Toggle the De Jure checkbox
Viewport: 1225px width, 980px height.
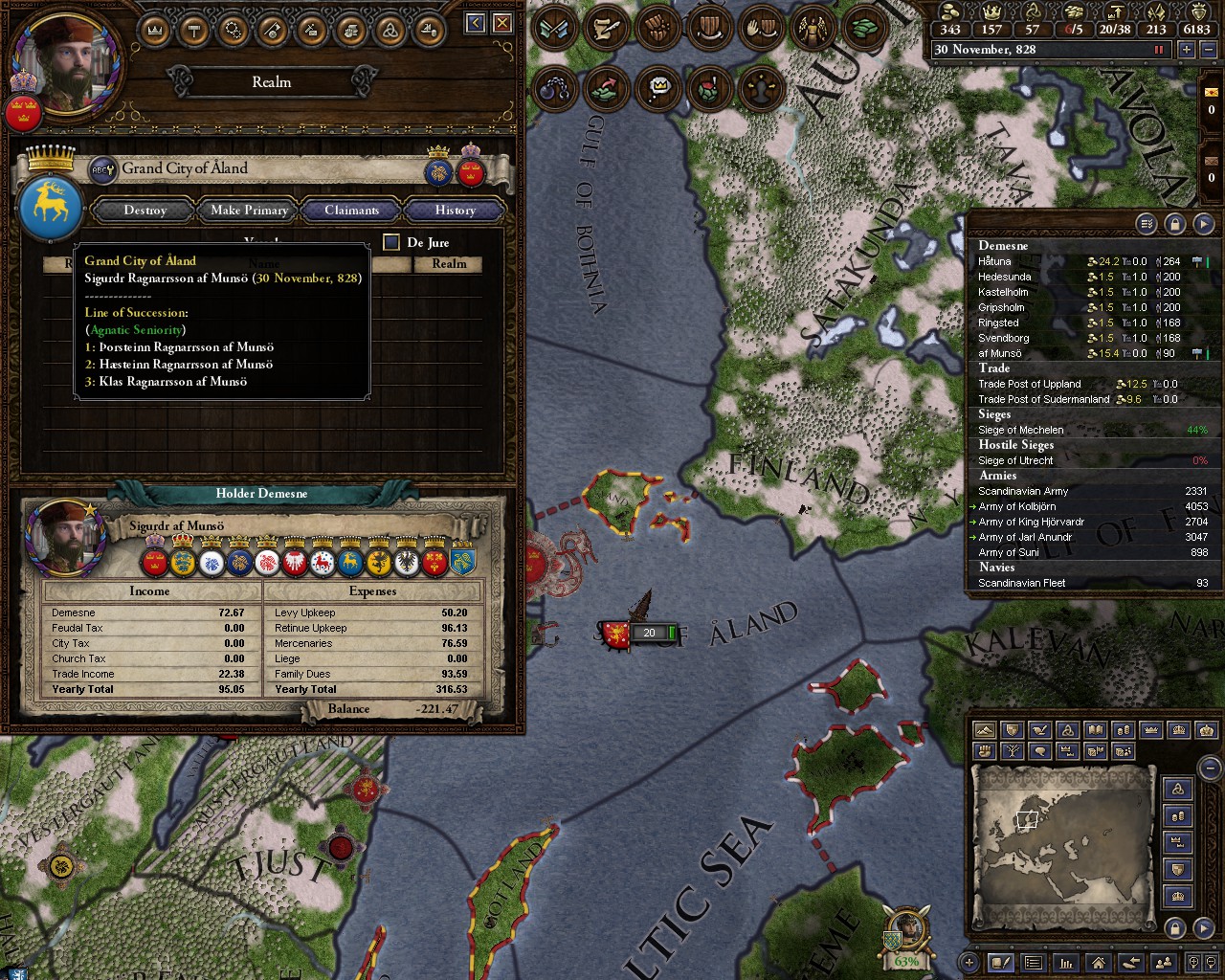[391, 242]
